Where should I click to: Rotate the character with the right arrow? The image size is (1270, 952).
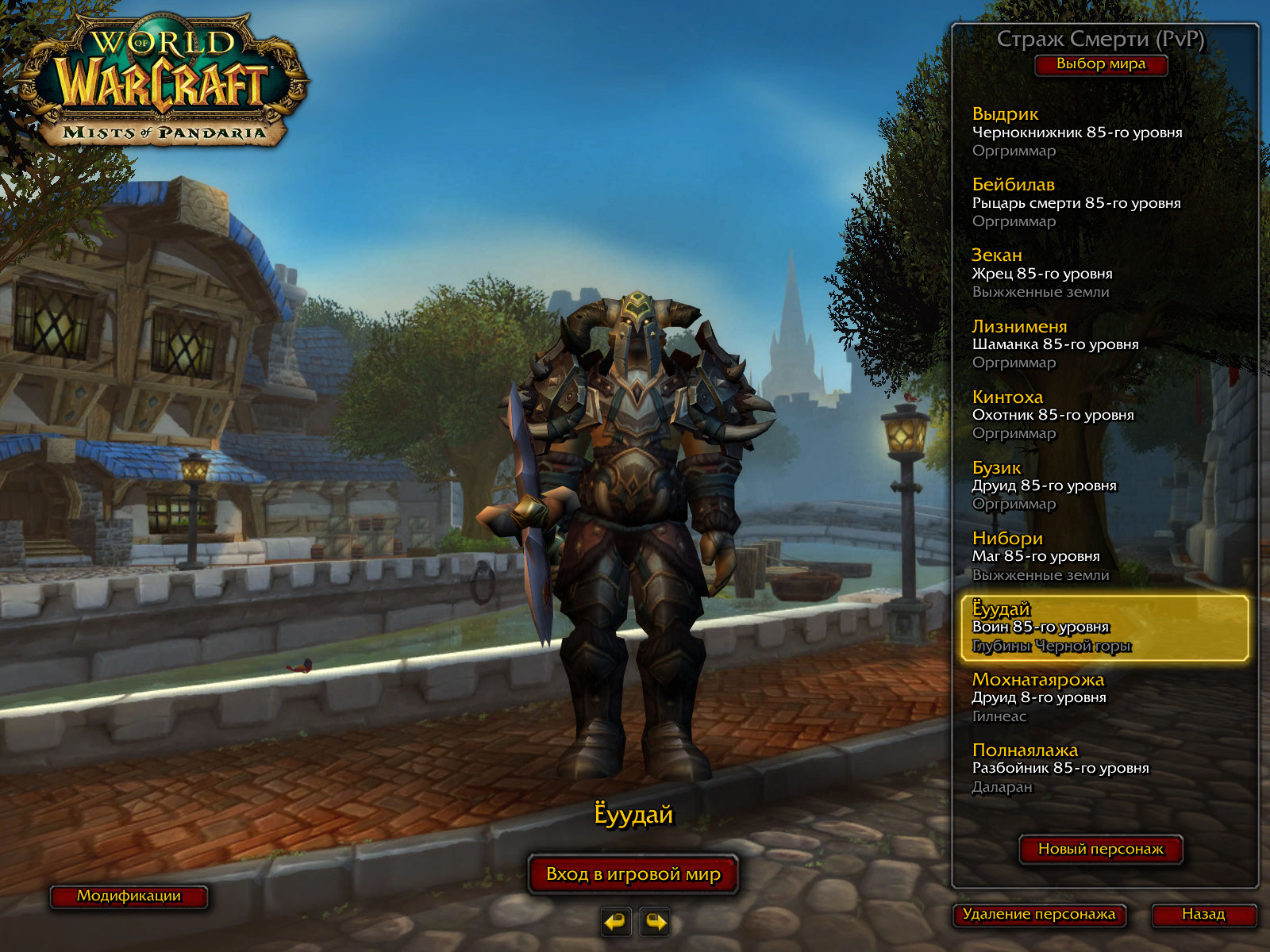tap(656, 922)
